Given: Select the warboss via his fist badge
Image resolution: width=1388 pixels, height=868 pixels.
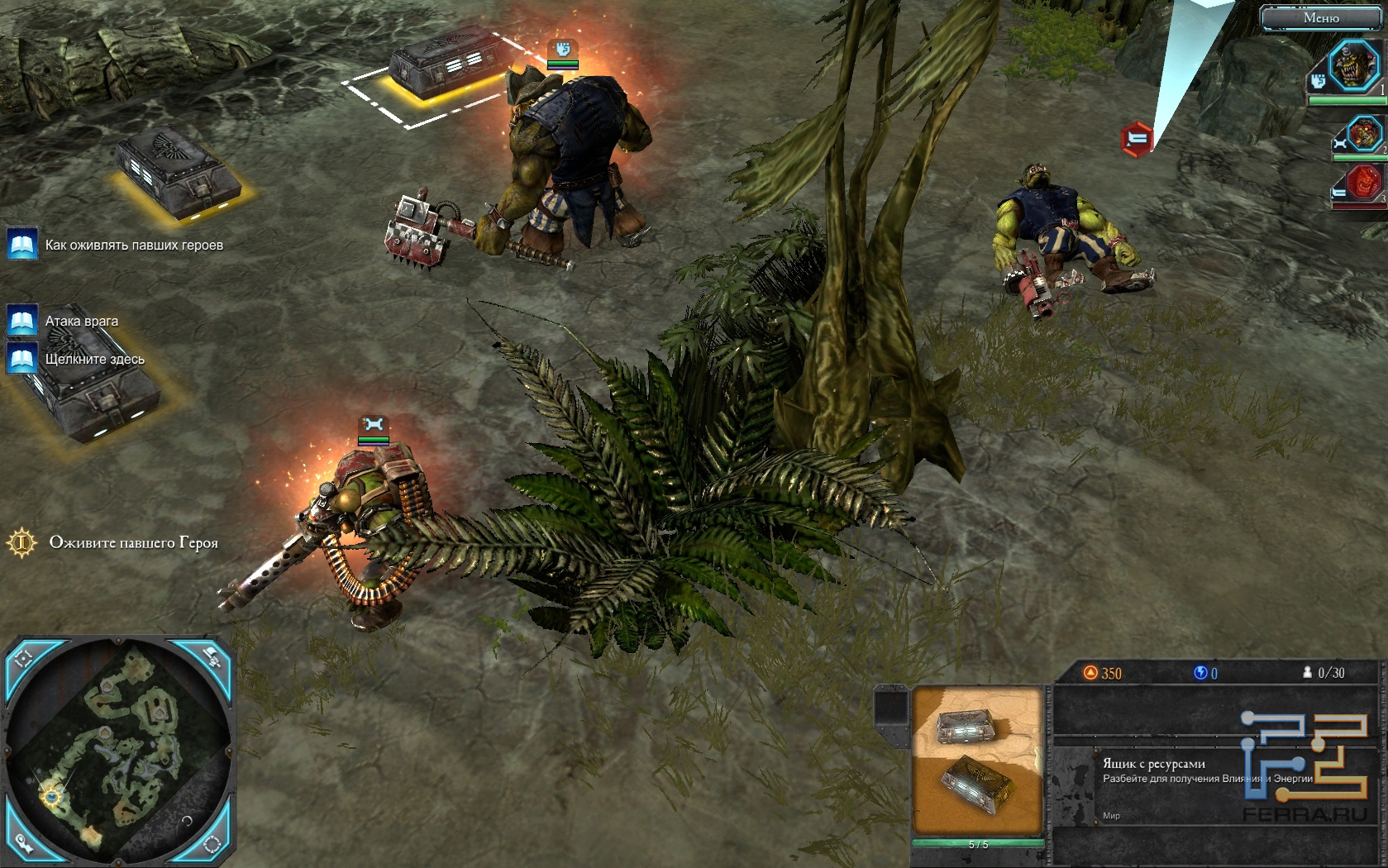Looking at the screenshot, I should point(563,48).
